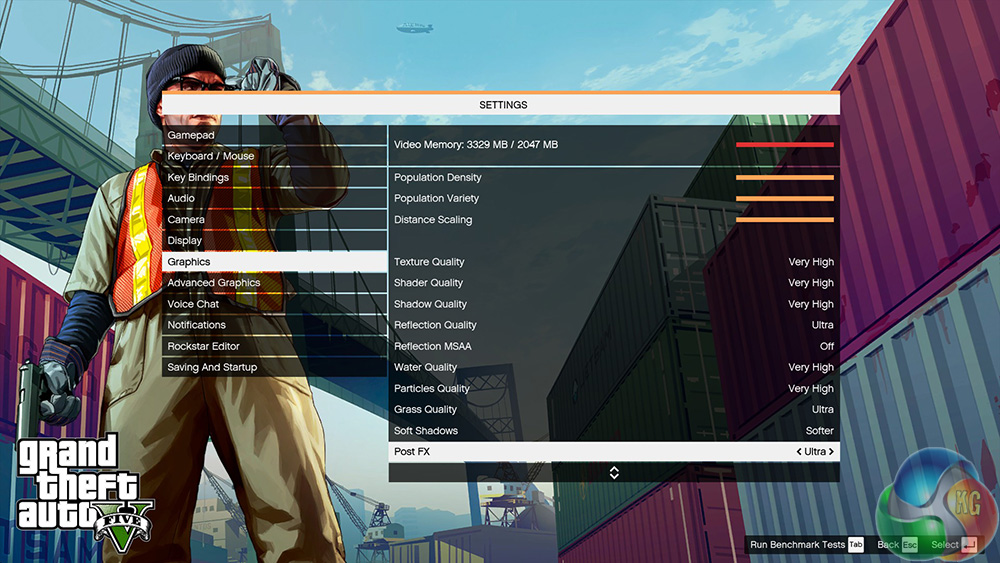Choose the Display settings section
The height and width of the screenshot is (563, 1000).
click(185, 240)
